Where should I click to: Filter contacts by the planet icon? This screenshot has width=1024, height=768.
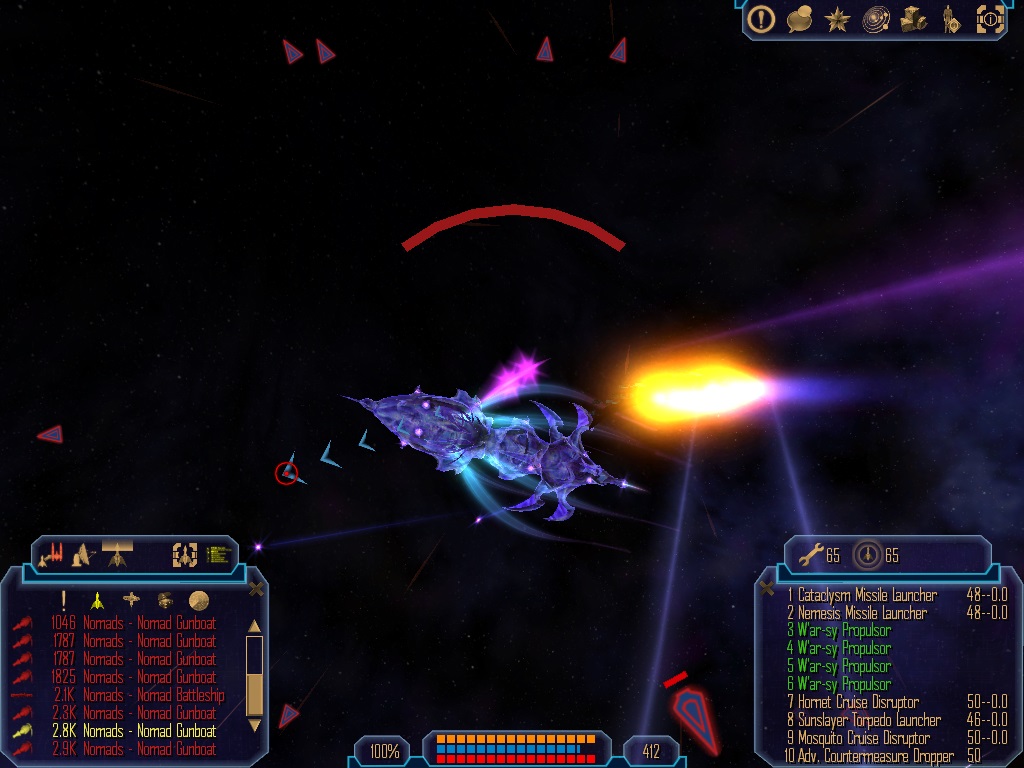point(199,600)
